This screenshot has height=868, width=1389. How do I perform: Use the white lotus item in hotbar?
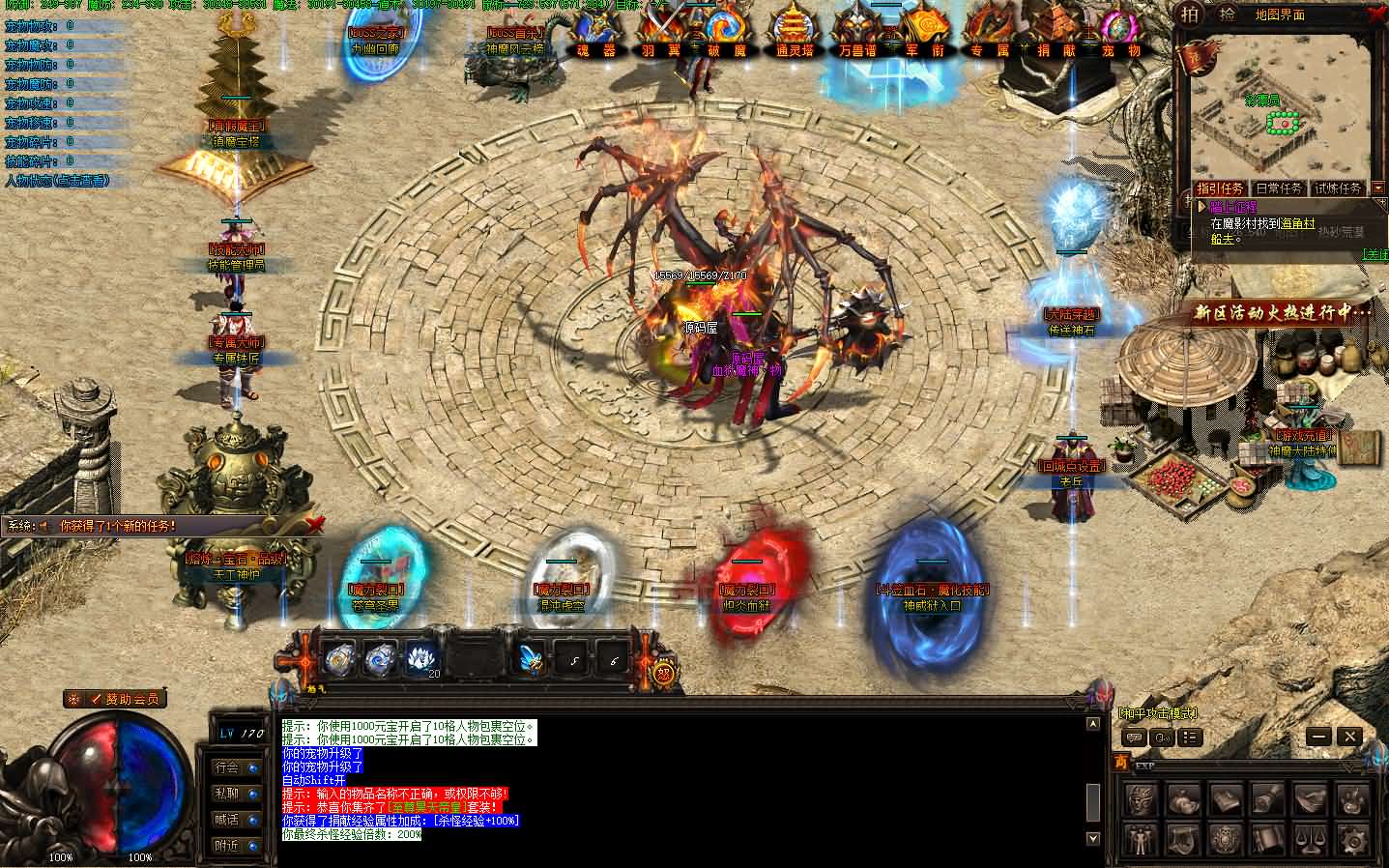coord(421,658)
